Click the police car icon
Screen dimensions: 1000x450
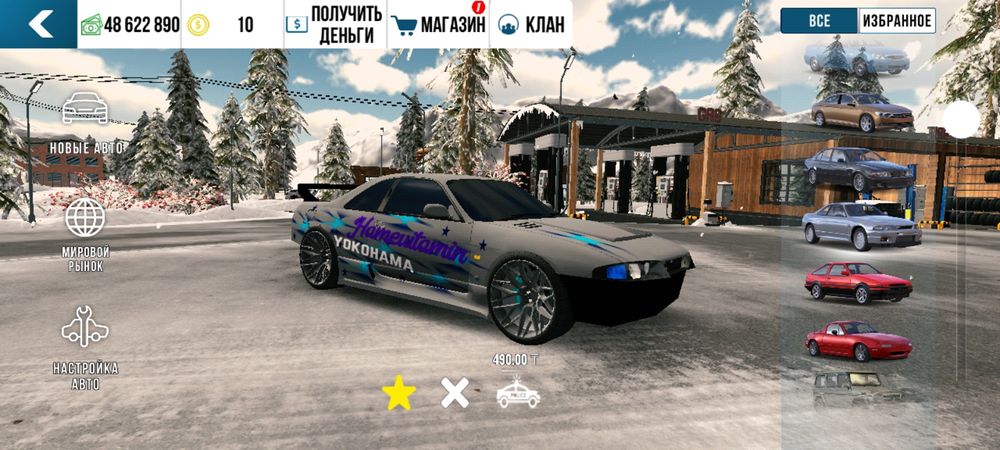click(518, 394)
